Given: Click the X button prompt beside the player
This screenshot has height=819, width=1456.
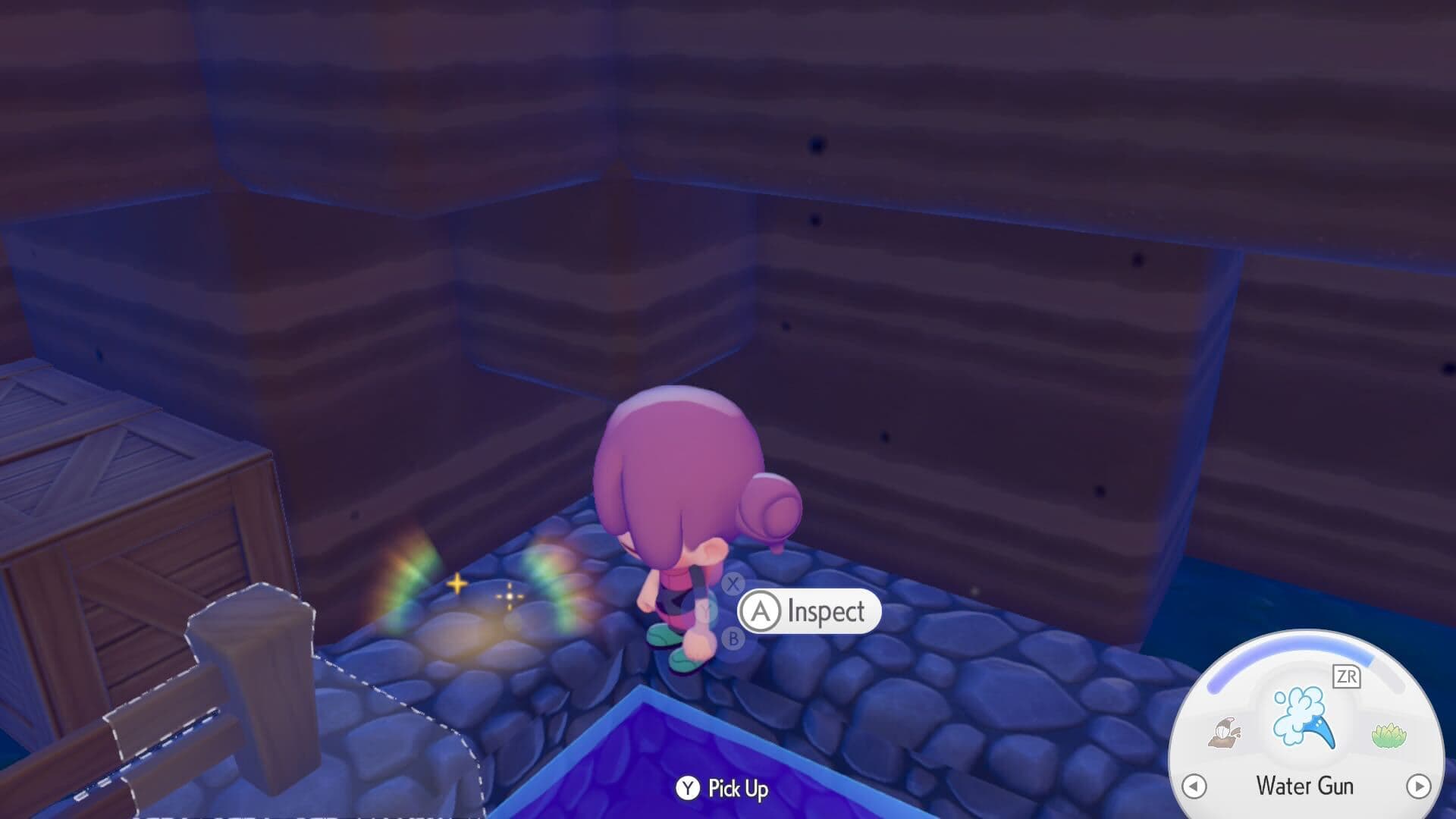Looking at the screenshot, I should 734,583.
